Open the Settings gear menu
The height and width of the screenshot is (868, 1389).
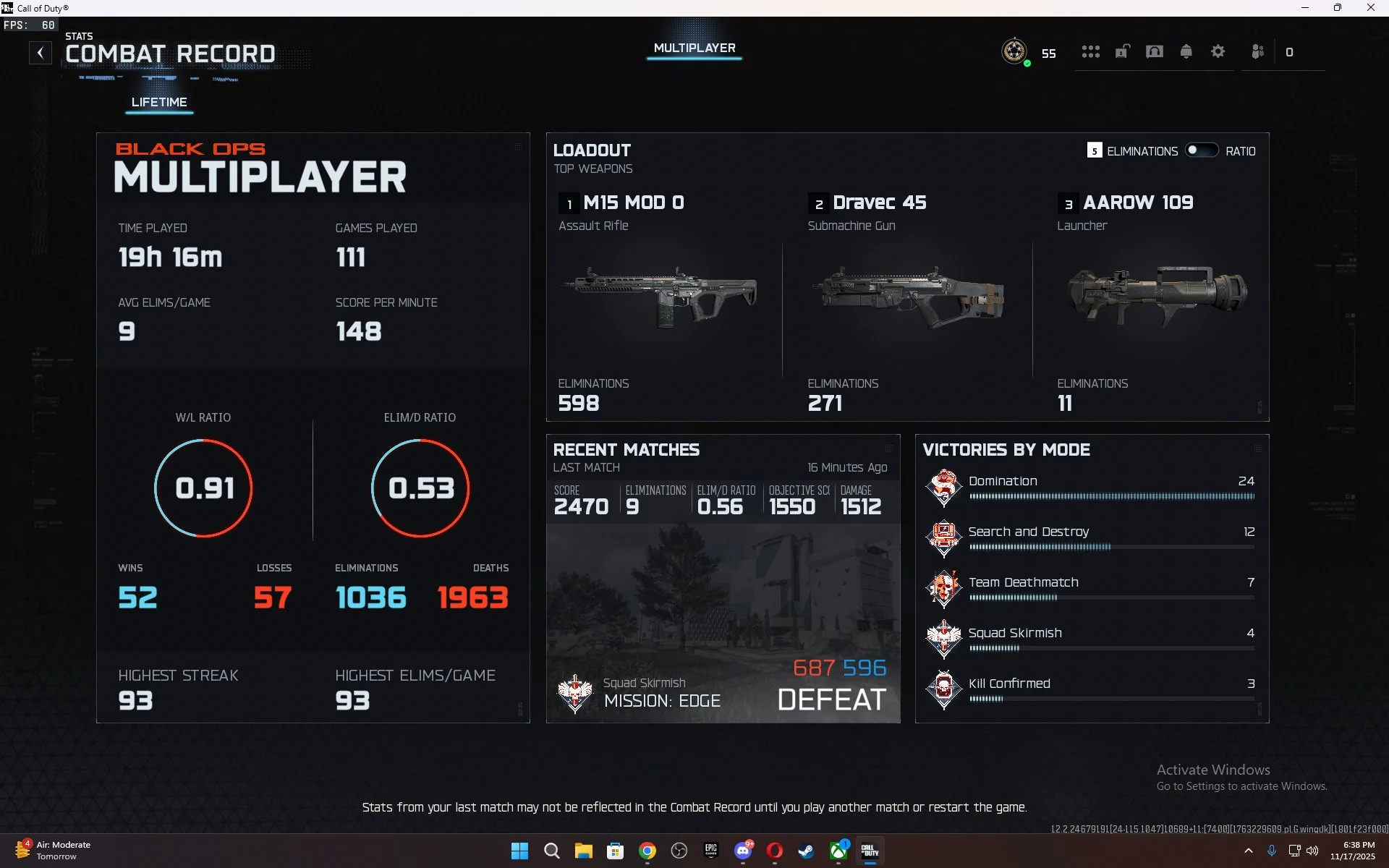(1218, 51)
